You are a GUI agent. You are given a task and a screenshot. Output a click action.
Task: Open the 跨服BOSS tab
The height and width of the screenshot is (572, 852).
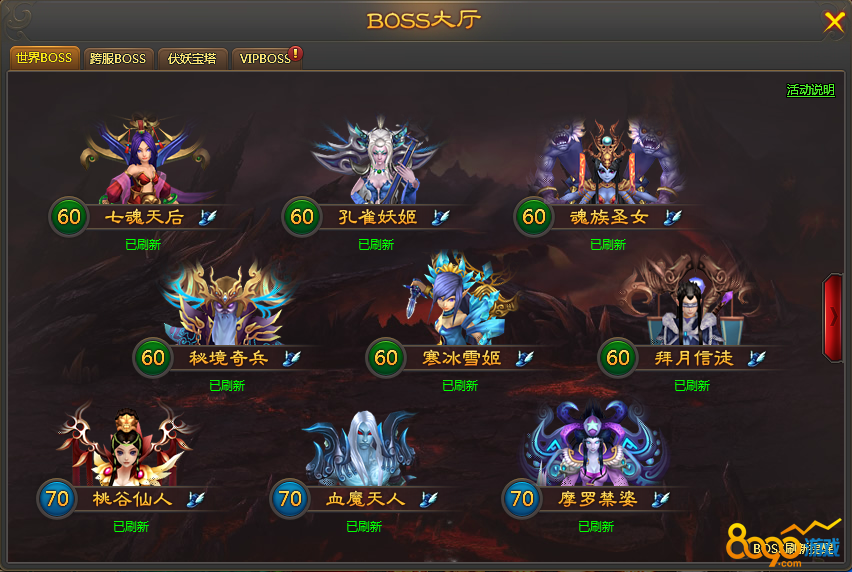click(118, 58)
